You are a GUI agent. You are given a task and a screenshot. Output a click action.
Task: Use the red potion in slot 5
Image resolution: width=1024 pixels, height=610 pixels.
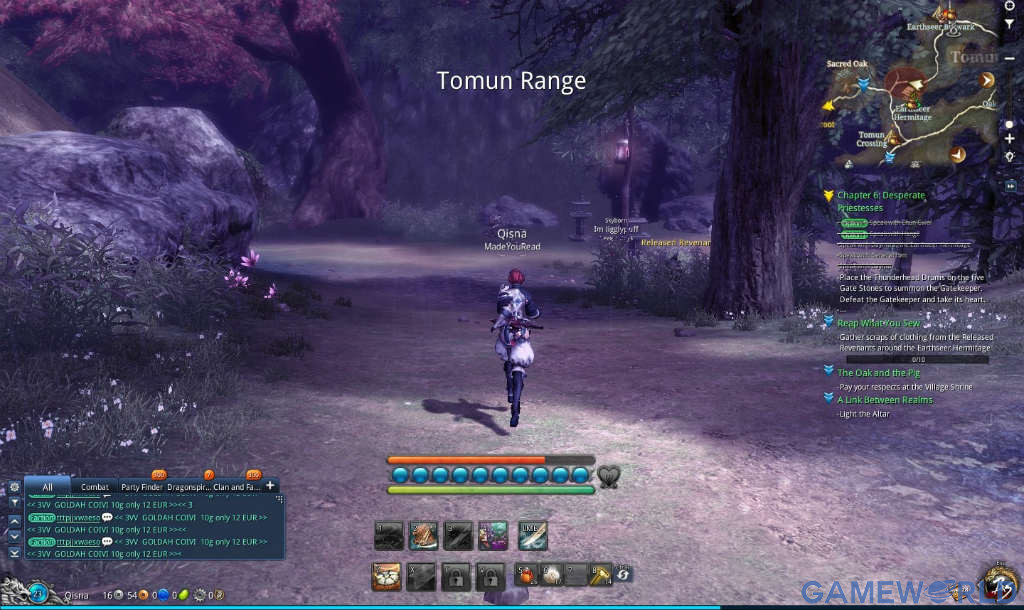[526, 575]
